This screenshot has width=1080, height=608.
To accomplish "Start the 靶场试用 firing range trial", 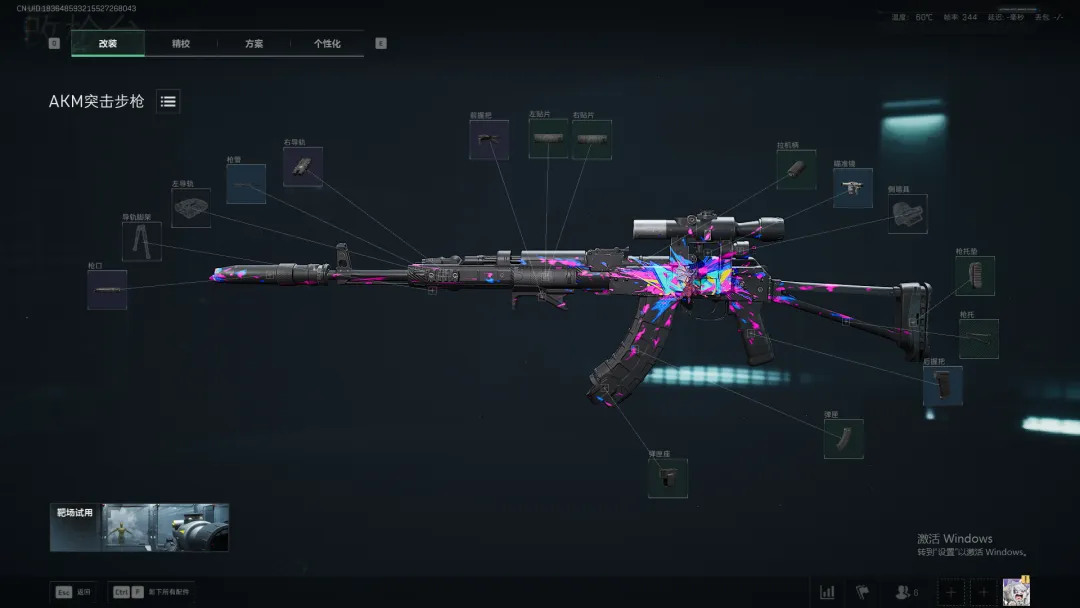I will (x=139, y=527).
